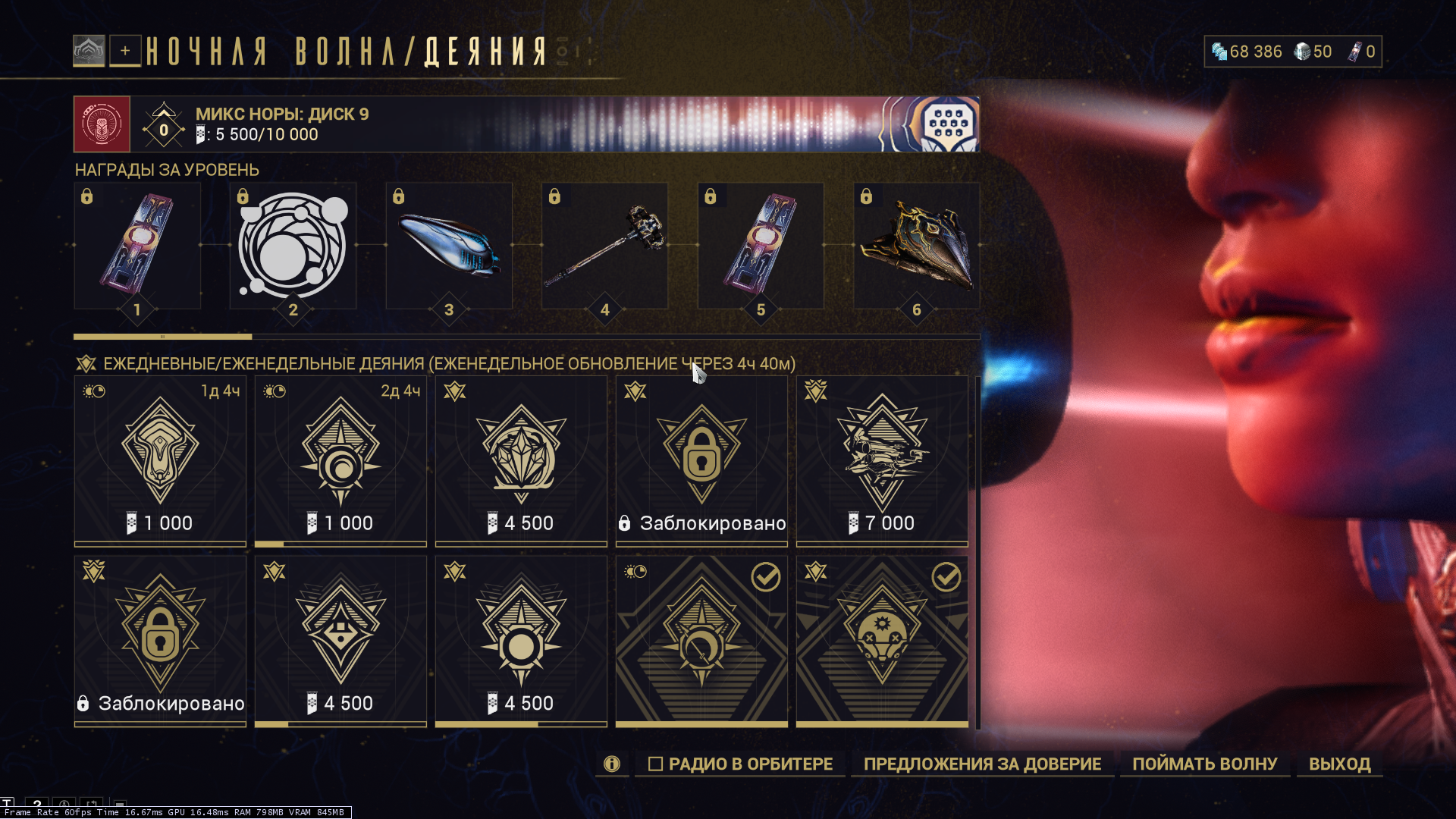Viewport: 1456px width, 819px height.
Task: Show info via the round information icon
Action: [612, 764]
